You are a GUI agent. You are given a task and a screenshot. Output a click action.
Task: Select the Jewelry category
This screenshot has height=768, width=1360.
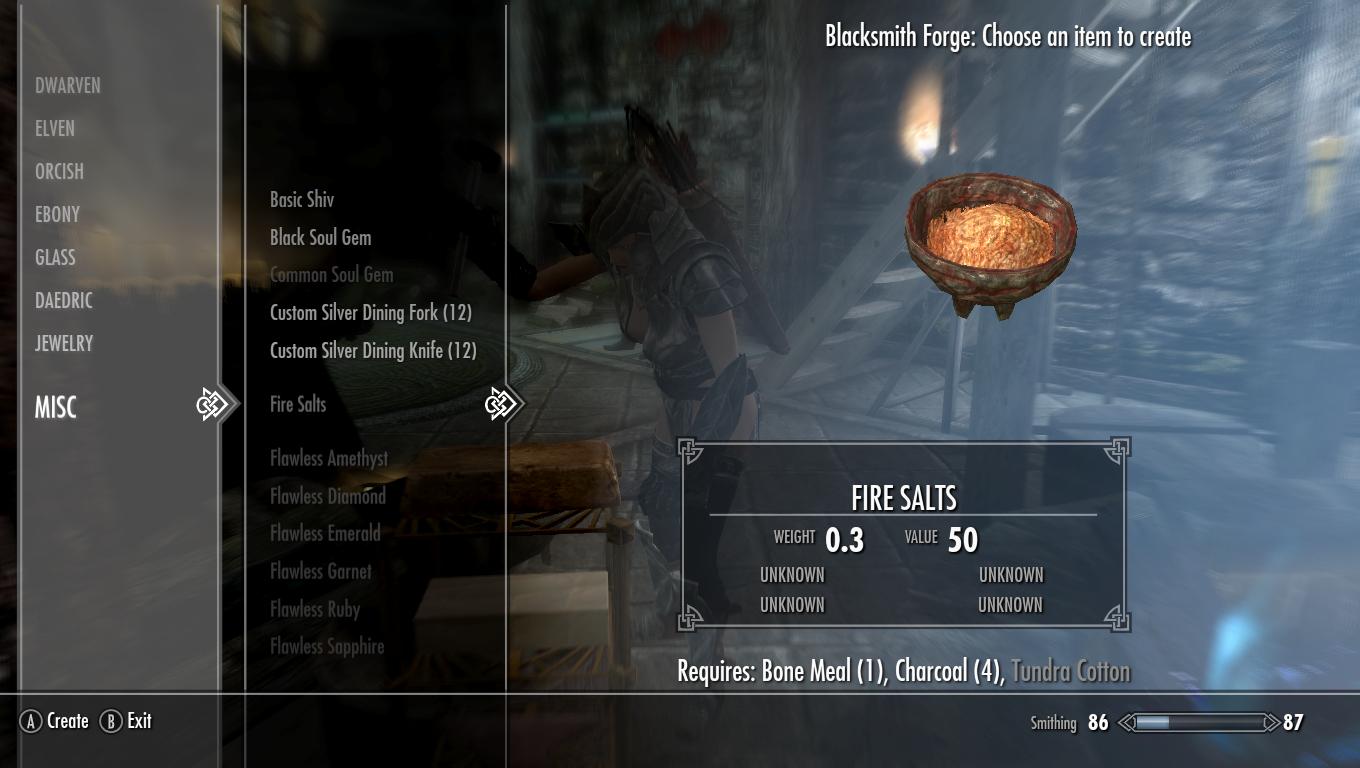coord(64,344)
